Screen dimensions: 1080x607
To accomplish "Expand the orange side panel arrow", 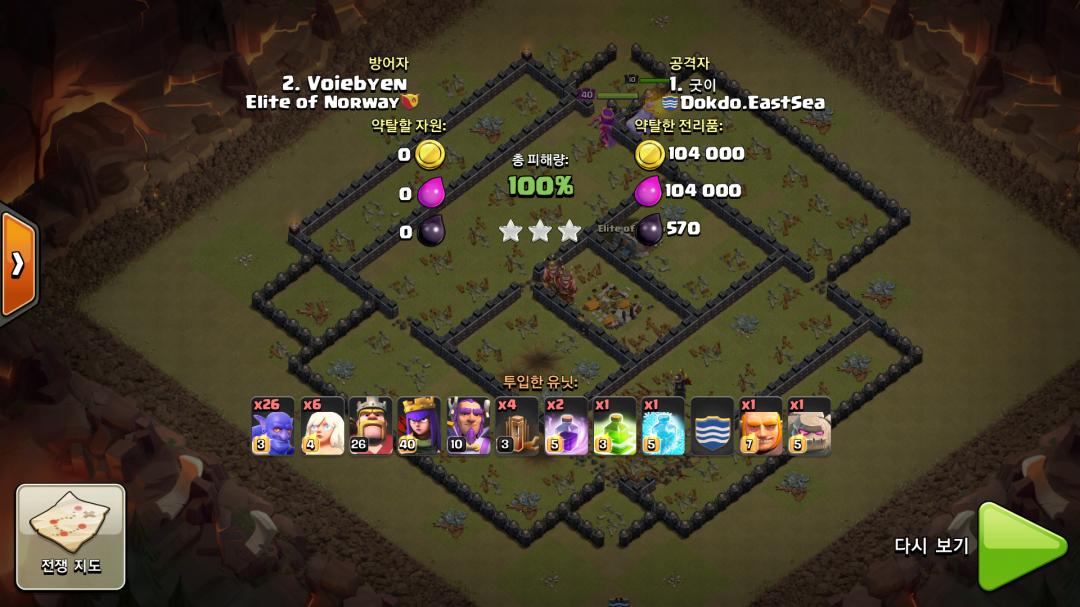I will (17, 263).
